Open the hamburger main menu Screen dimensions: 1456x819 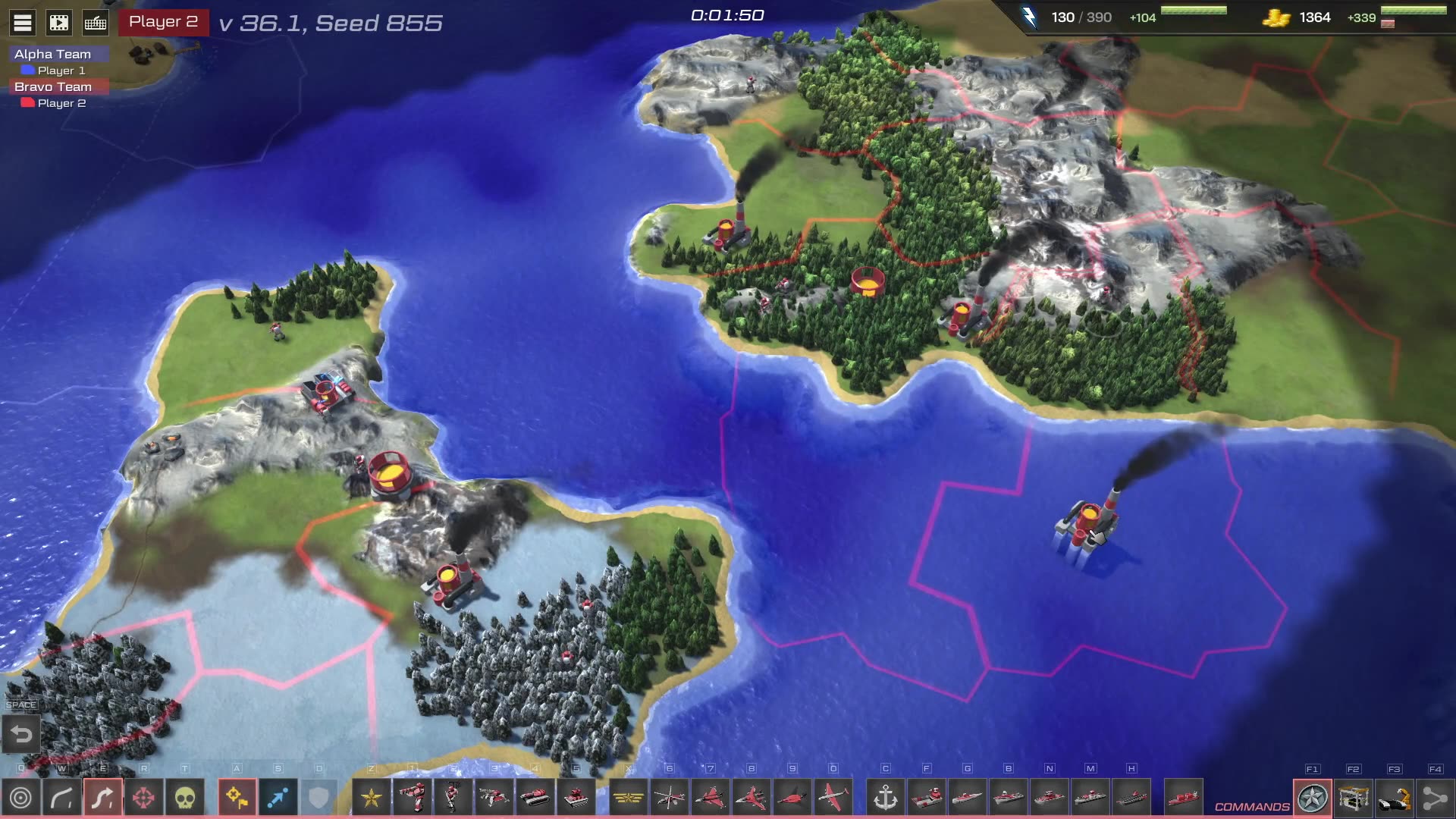tap(23, 23)
